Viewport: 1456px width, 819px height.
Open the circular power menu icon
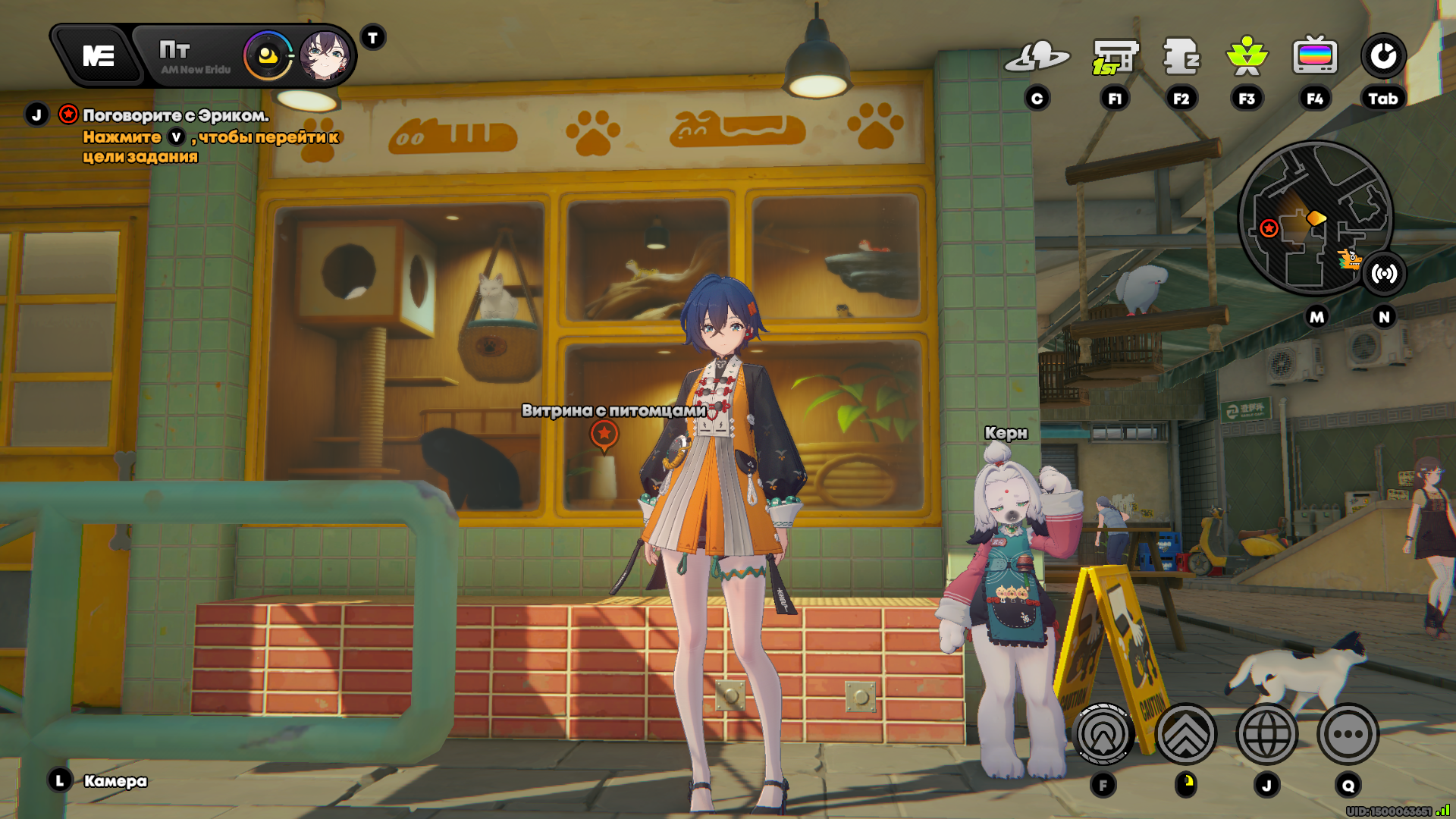[1383, 57]
